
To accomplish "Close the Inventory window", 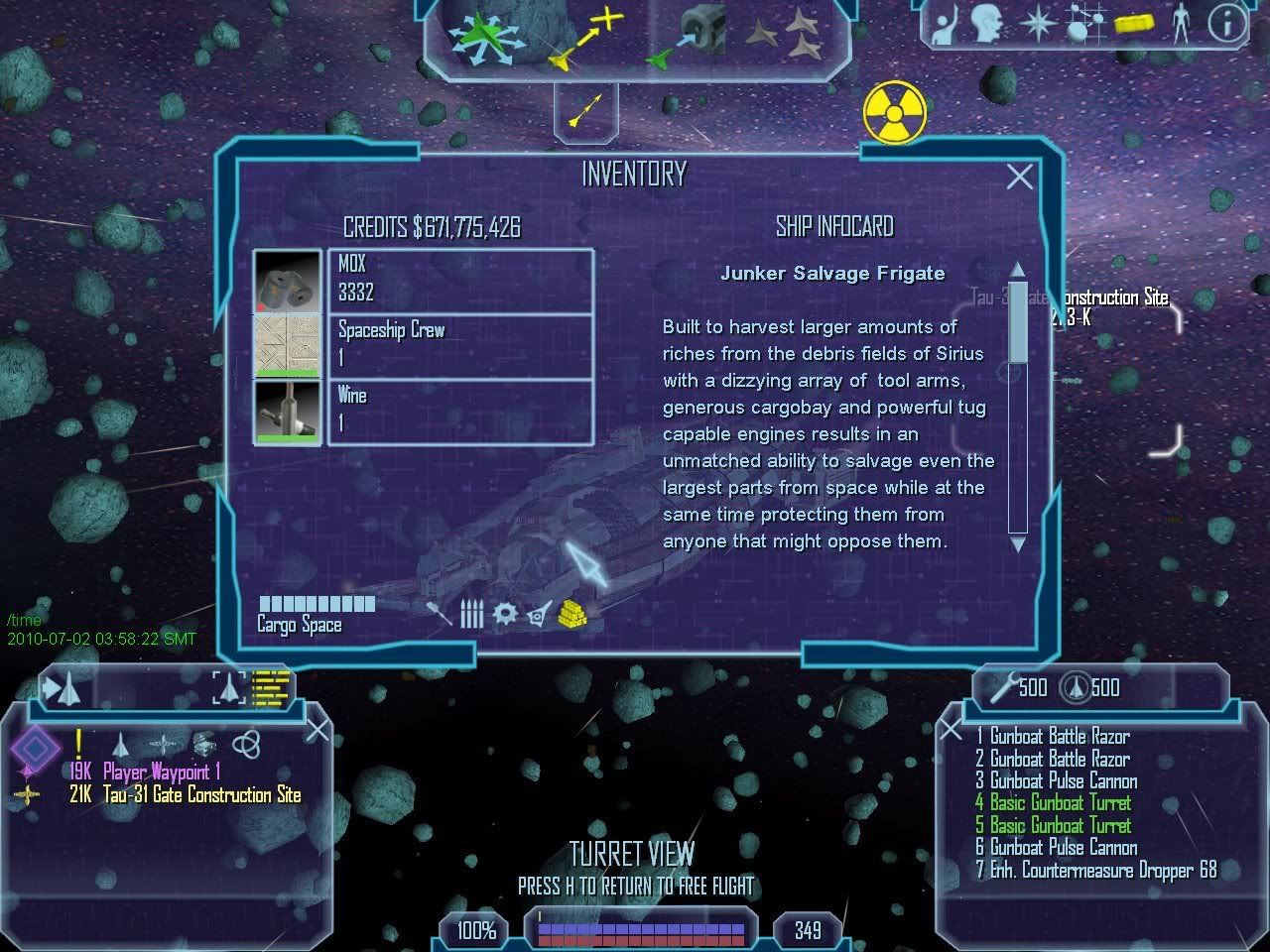I will (1019, 177).
